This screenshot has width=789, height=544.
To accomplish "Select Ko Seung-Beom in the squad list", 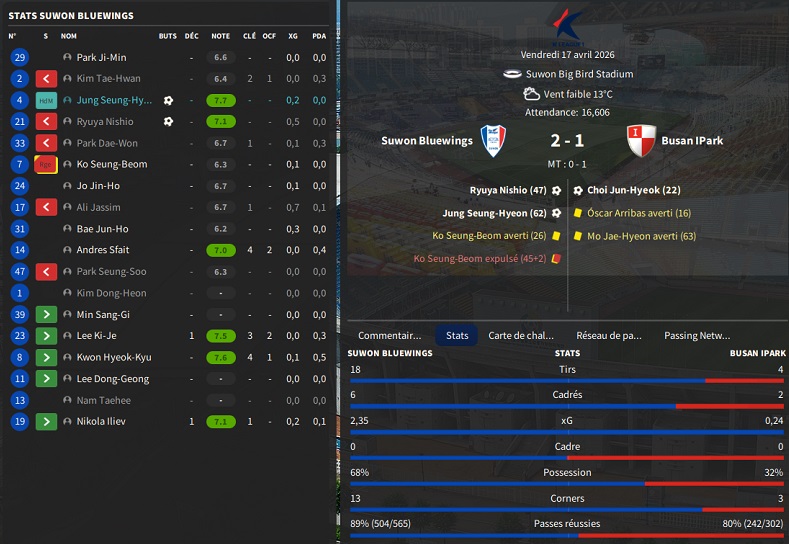I will pos(112,164).
